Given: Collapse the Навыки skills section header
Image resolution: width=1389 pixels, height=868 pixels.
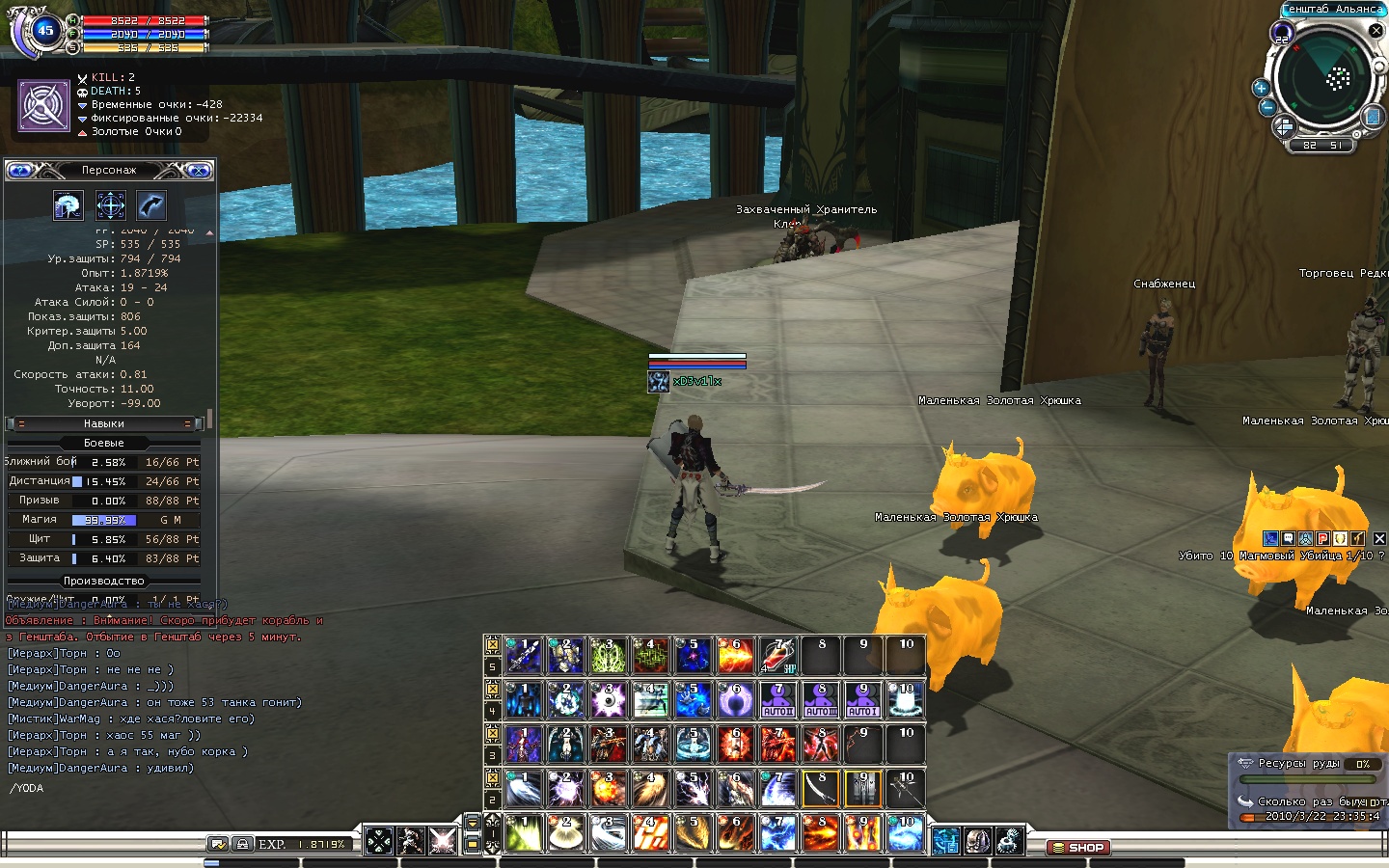Looking at the screenshot, I should tap(104, 423).
